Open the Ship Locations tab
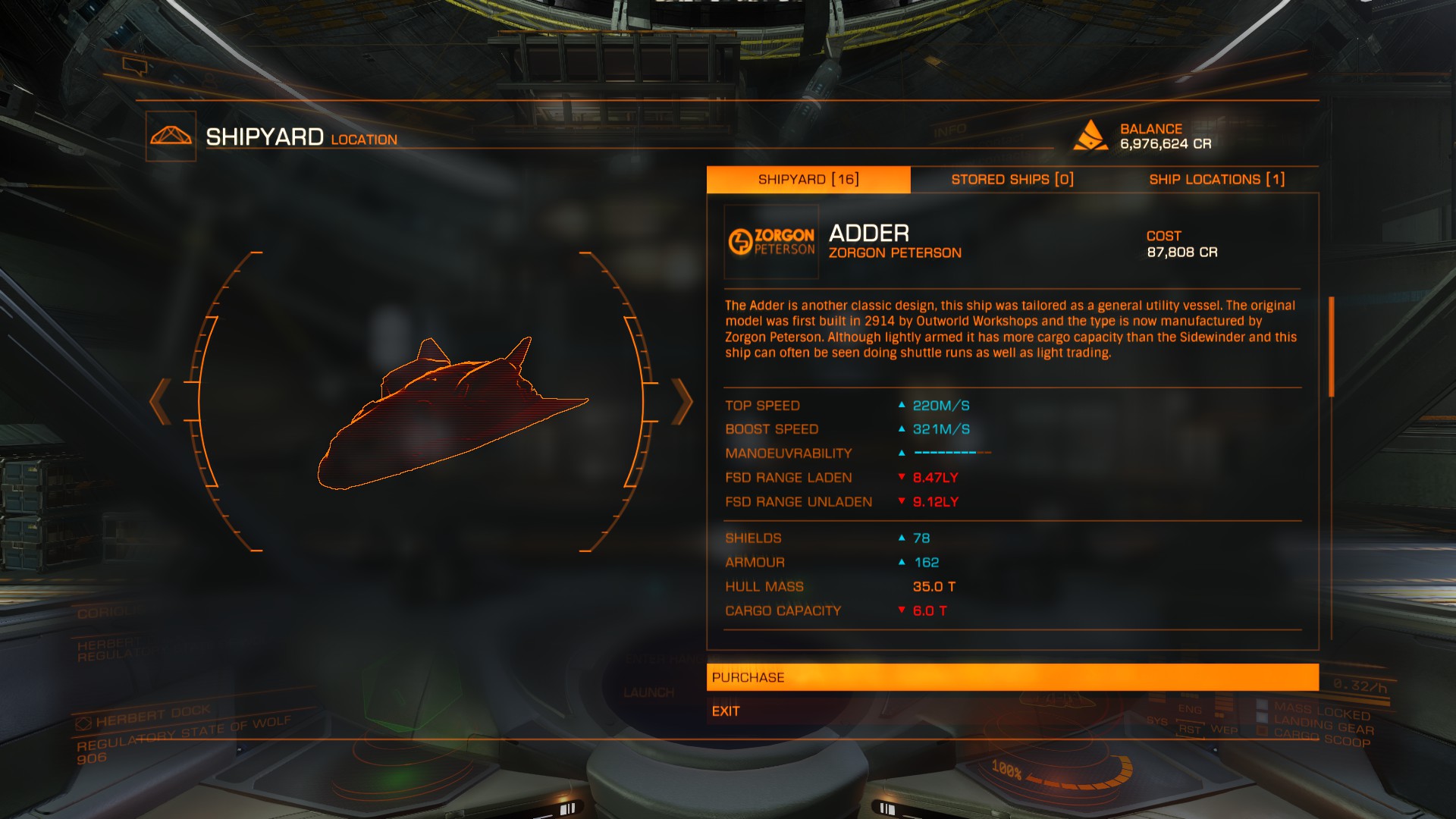Image resolution: width=1456 pixels, height=819 pixels. 1216,180
